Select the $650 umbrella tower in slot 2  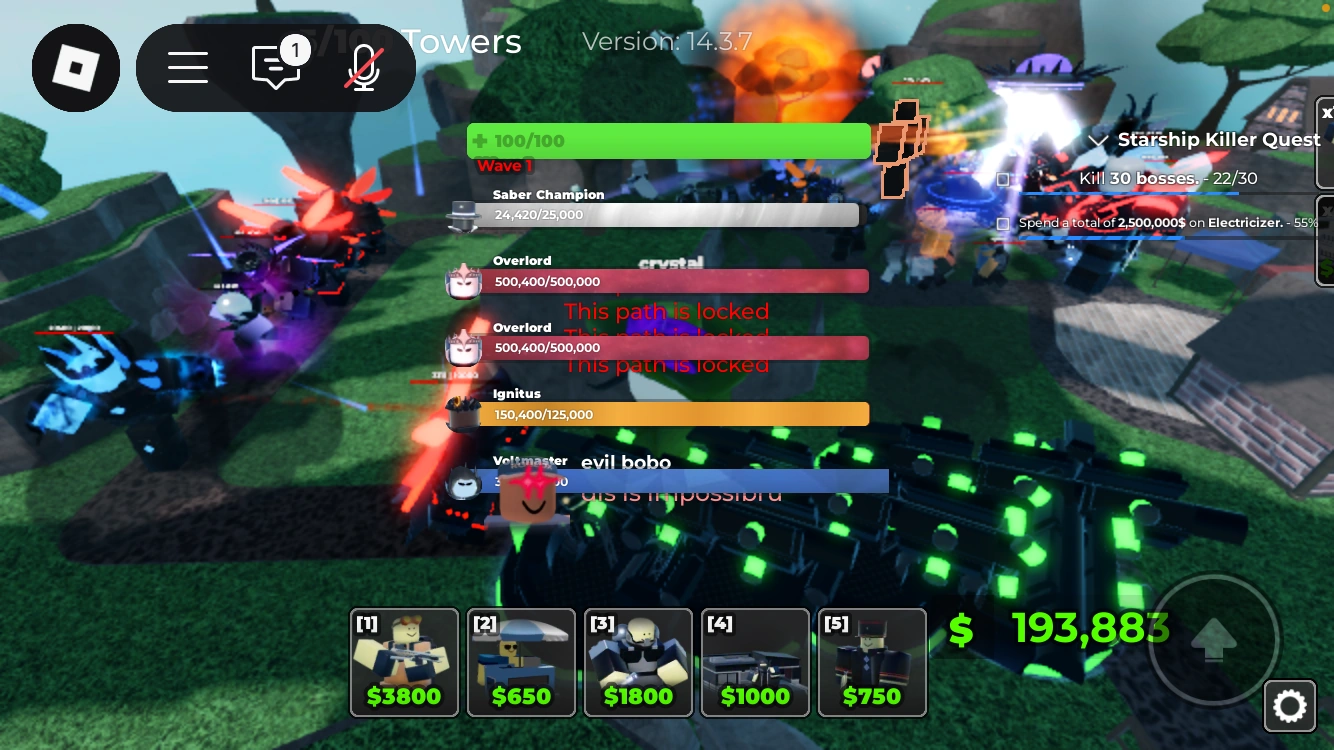click(x=521, y=662)
